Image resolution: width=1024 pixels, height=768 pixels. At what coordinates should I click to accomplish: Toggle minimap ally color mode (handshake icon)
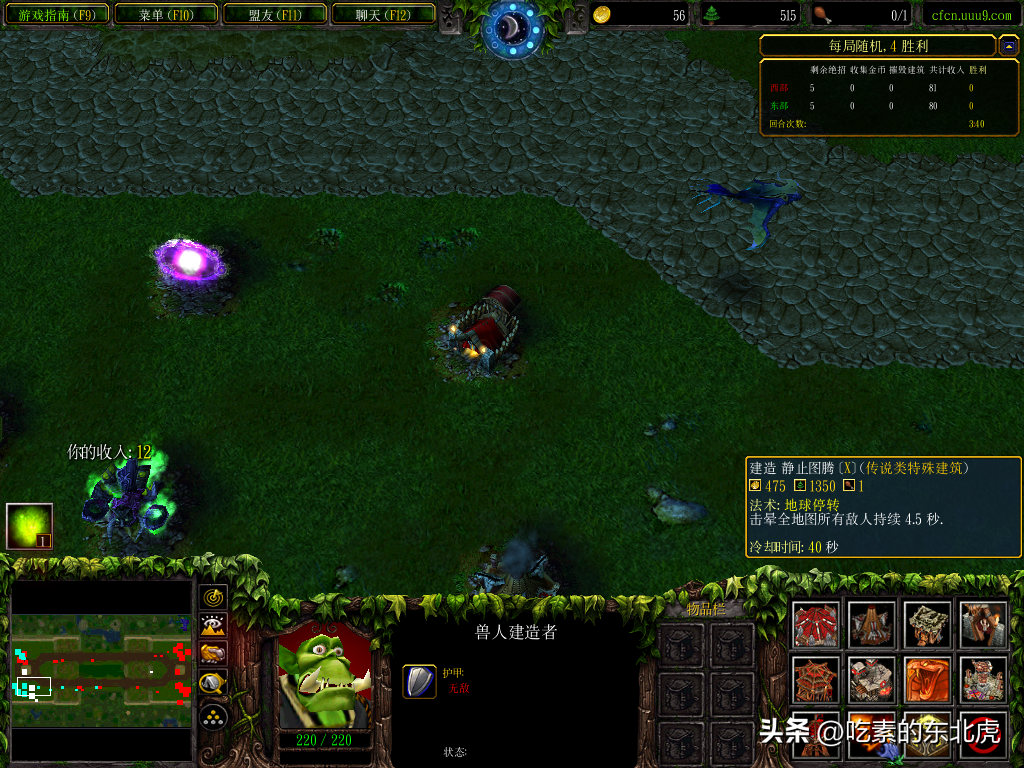coord(213,655)
